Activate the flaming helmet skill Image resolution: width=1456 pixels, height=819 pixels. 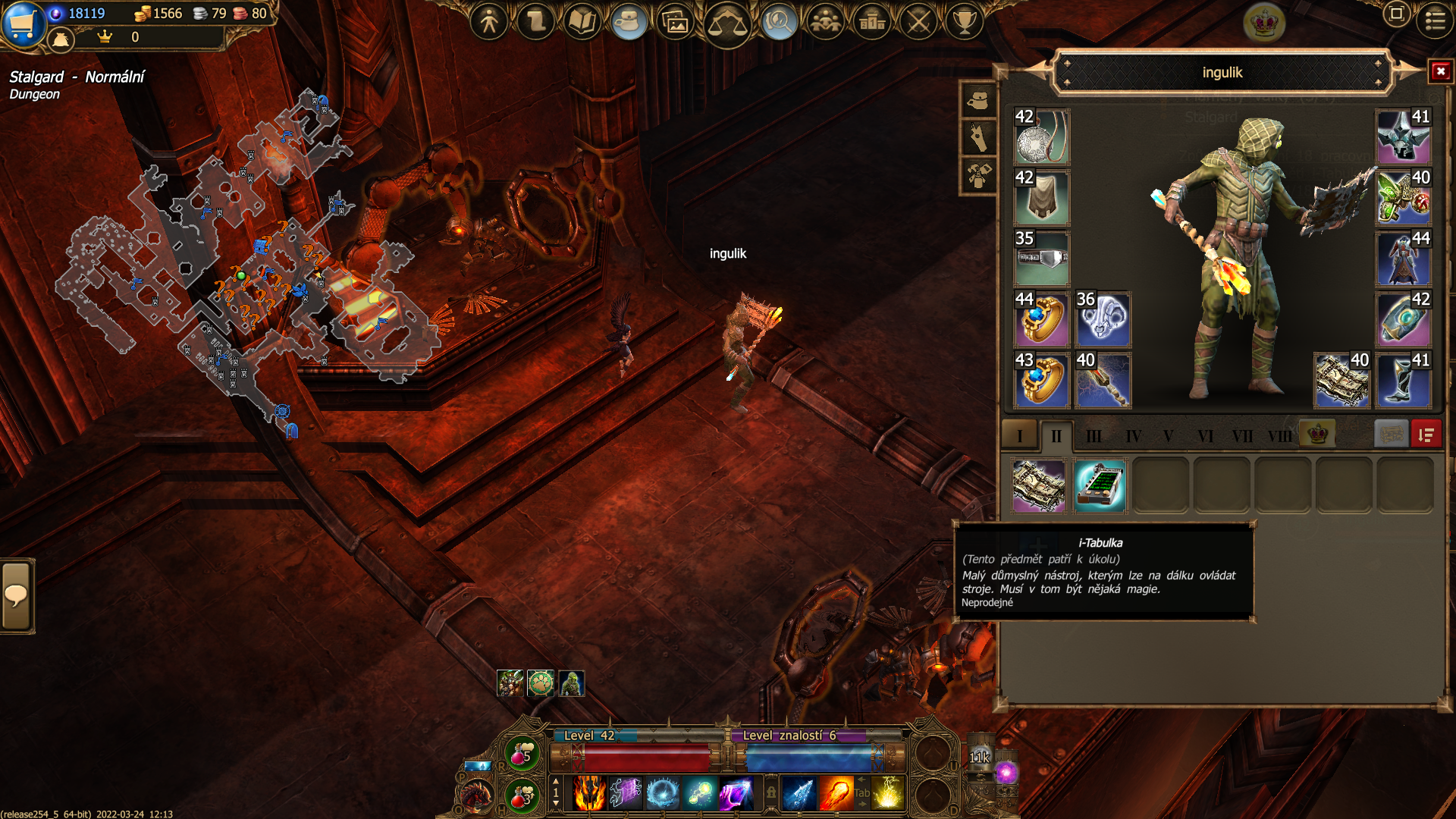[x=589, y=793]
